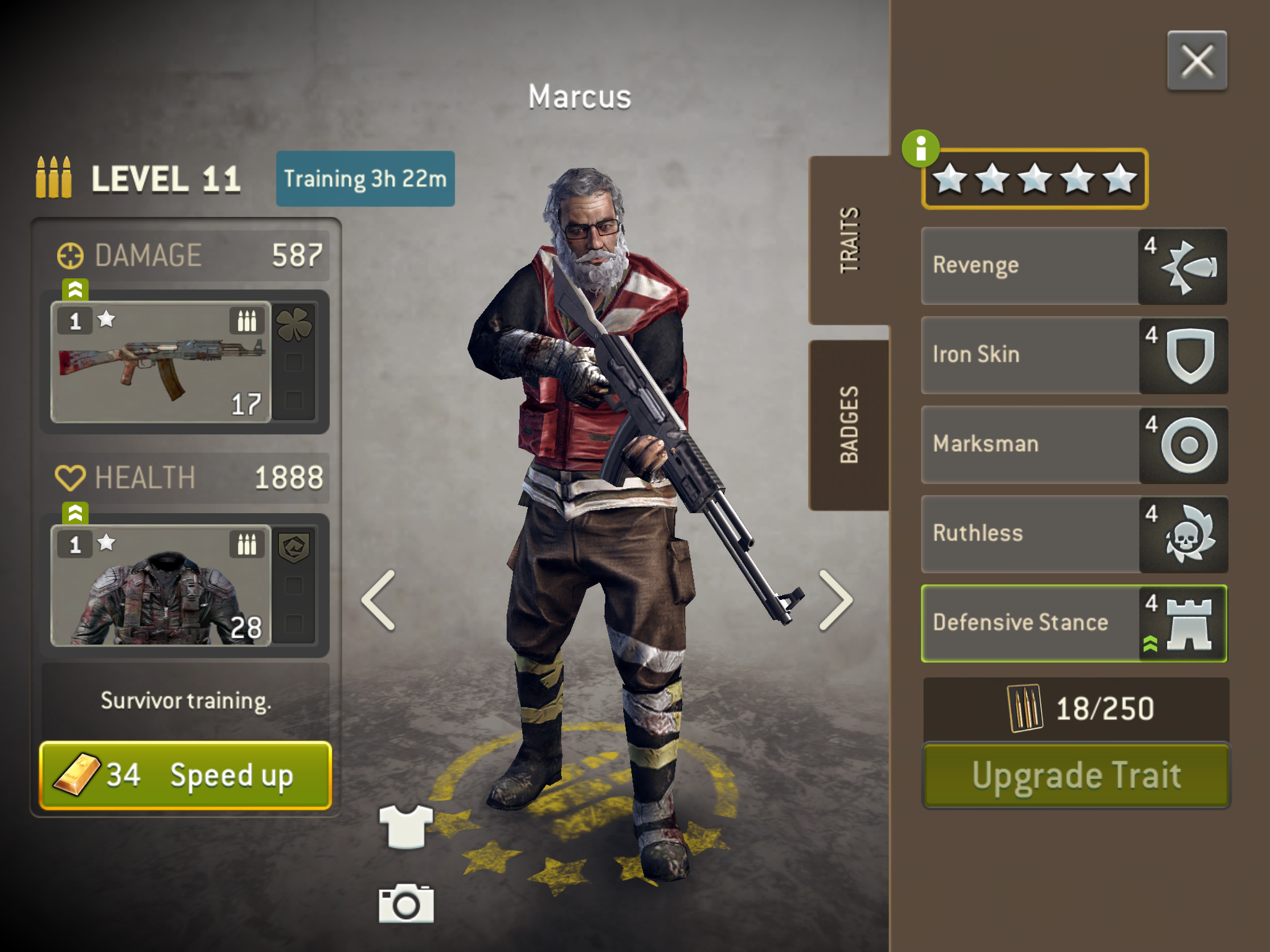Select the Revenge trait
This screenshot has width=1270, height=952.
1073,266
